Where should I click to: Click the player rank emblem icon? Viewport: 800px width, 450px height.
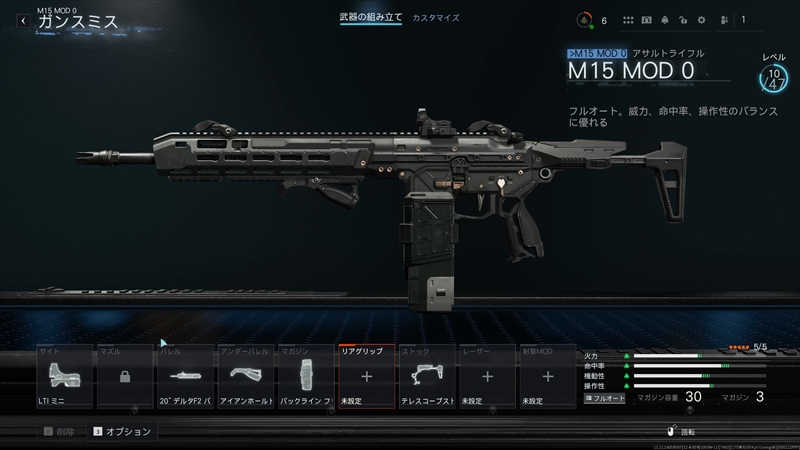coord(584,20)
